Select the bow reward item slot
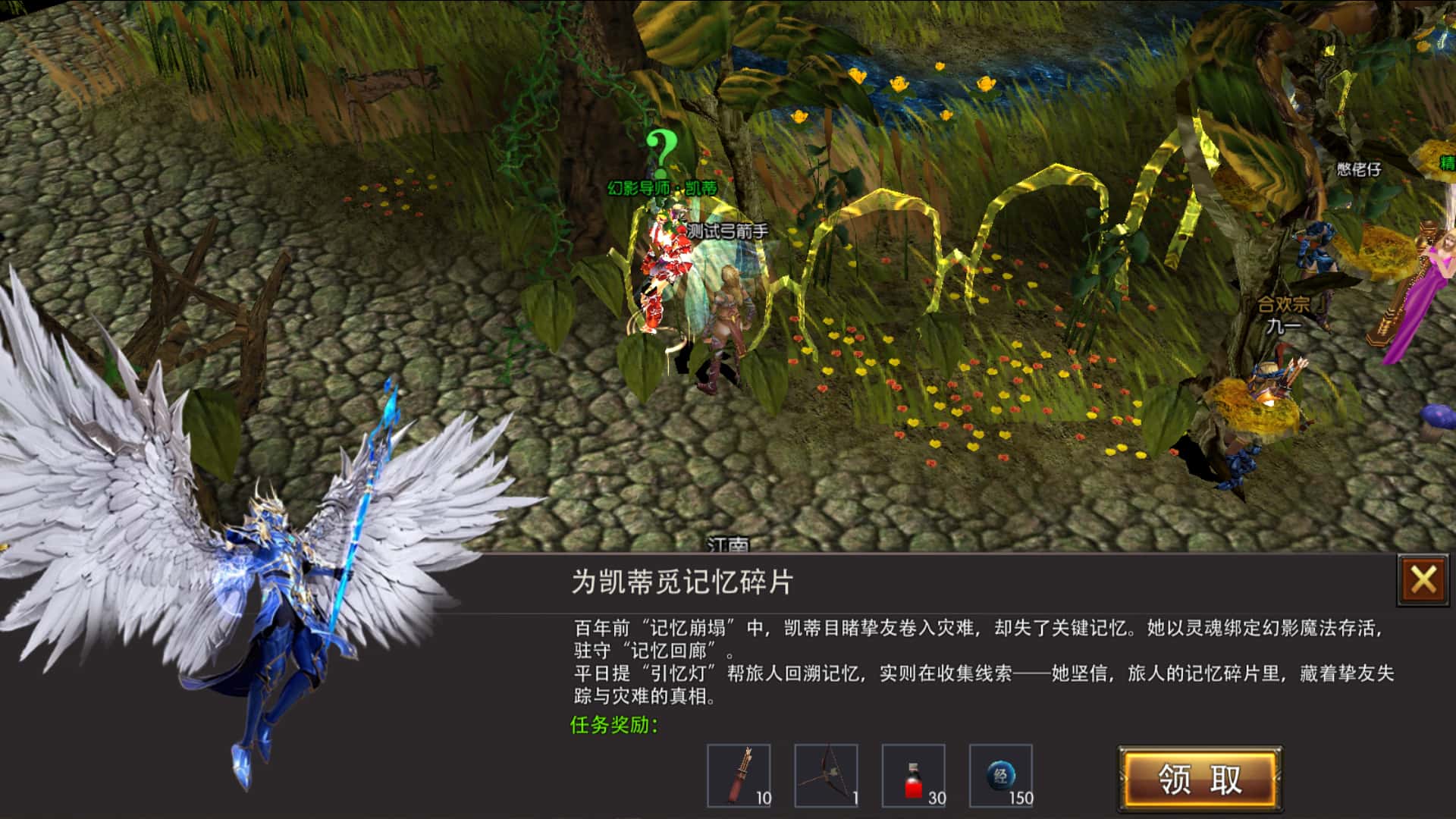1456x819 pixels. (x=827, y=775)
